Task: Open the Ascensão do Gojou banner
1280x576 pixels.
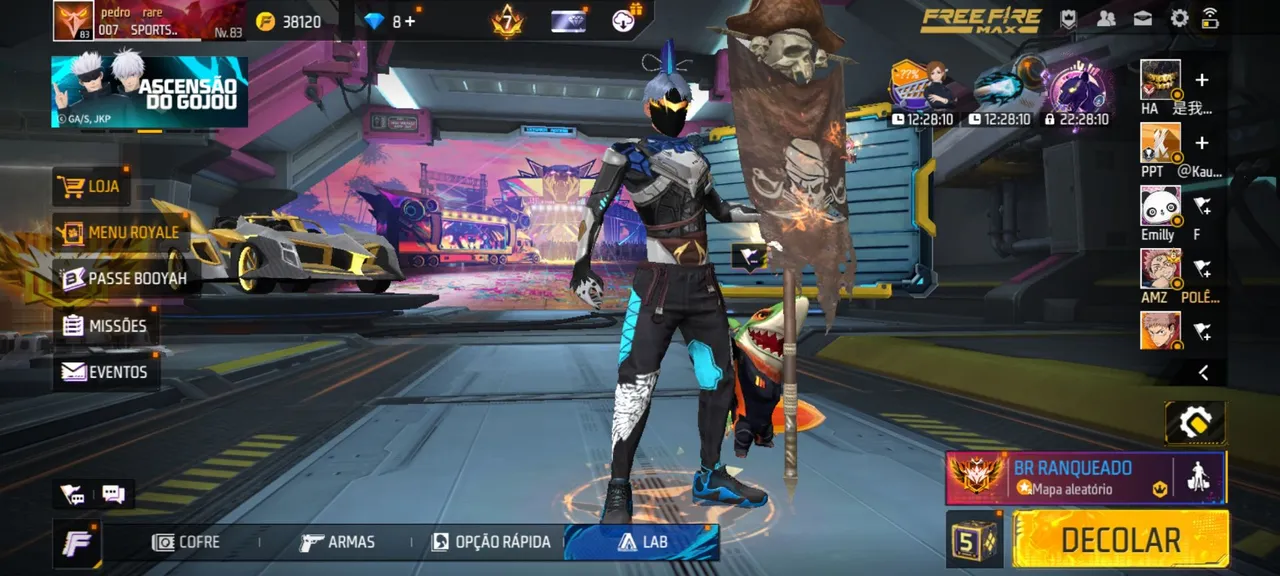Action: [x=149, y=91]
